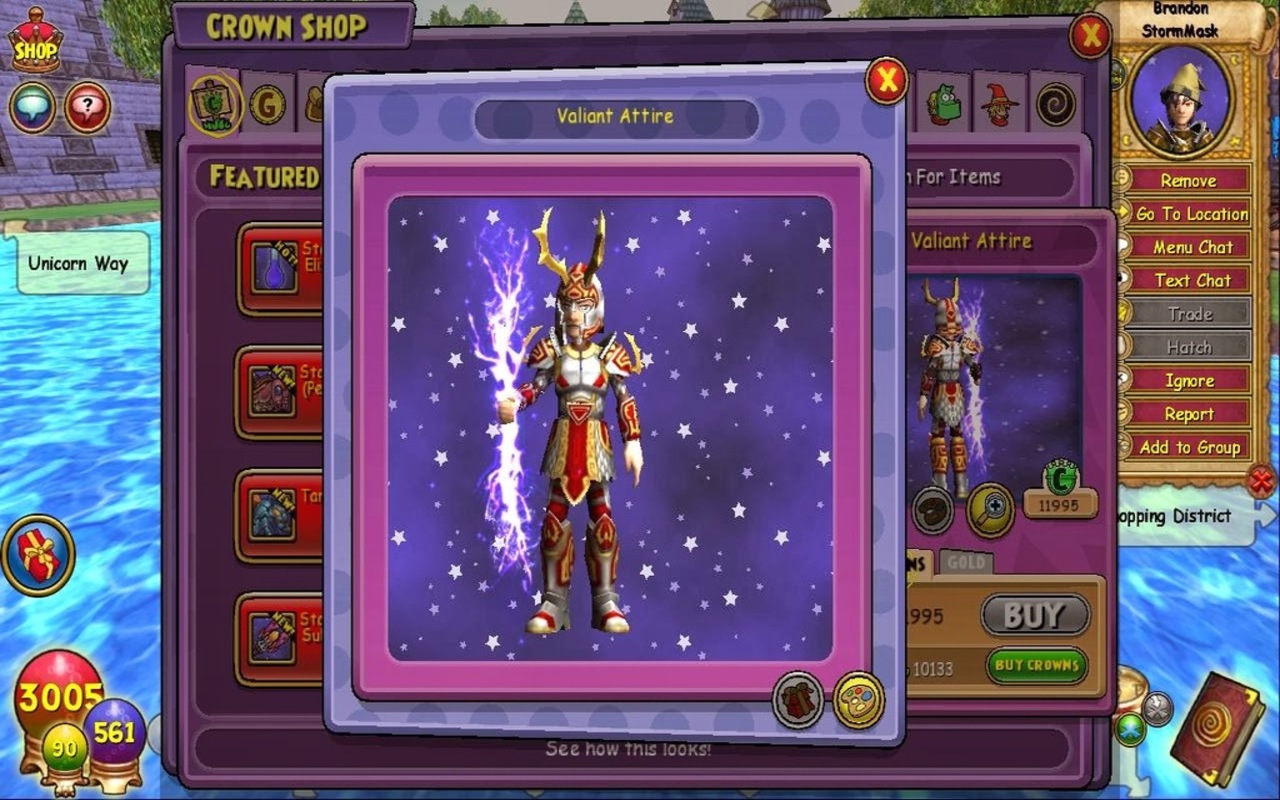1280x800 pixels.
Task: Select the zoom magnifier icon on the preview
Action: tap(990, 510)
